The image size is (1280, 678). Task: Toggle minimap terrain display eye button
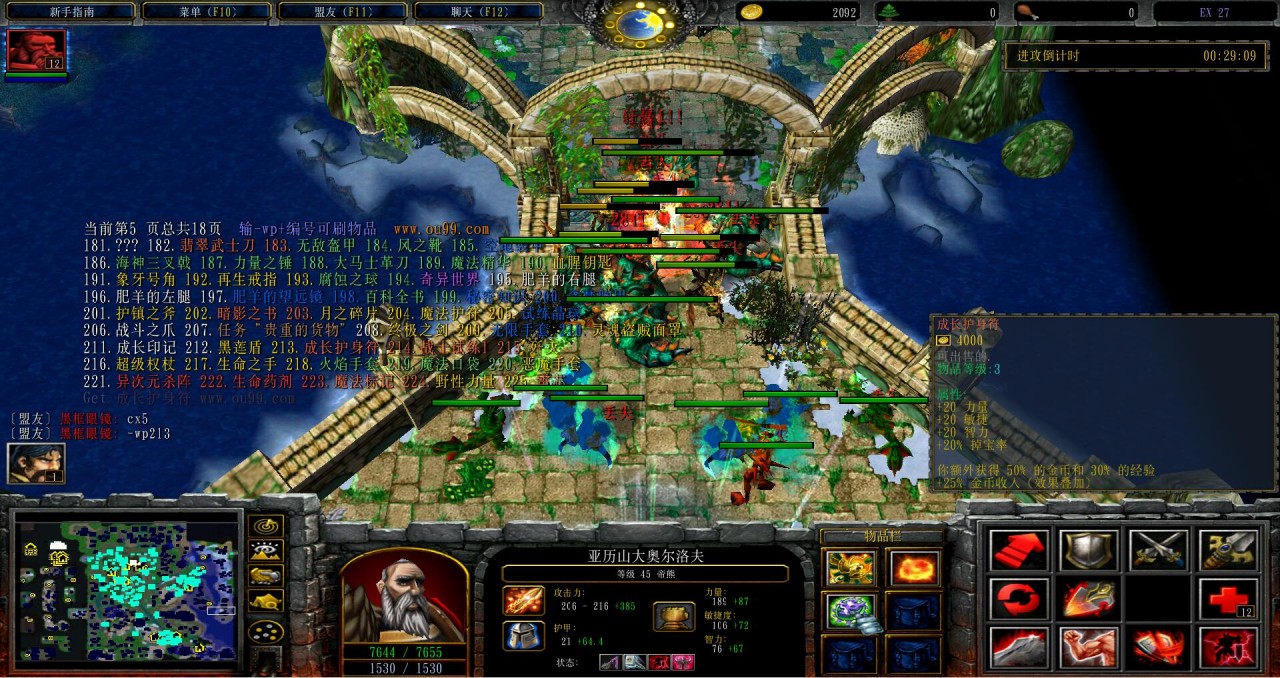tap(265, 550)
